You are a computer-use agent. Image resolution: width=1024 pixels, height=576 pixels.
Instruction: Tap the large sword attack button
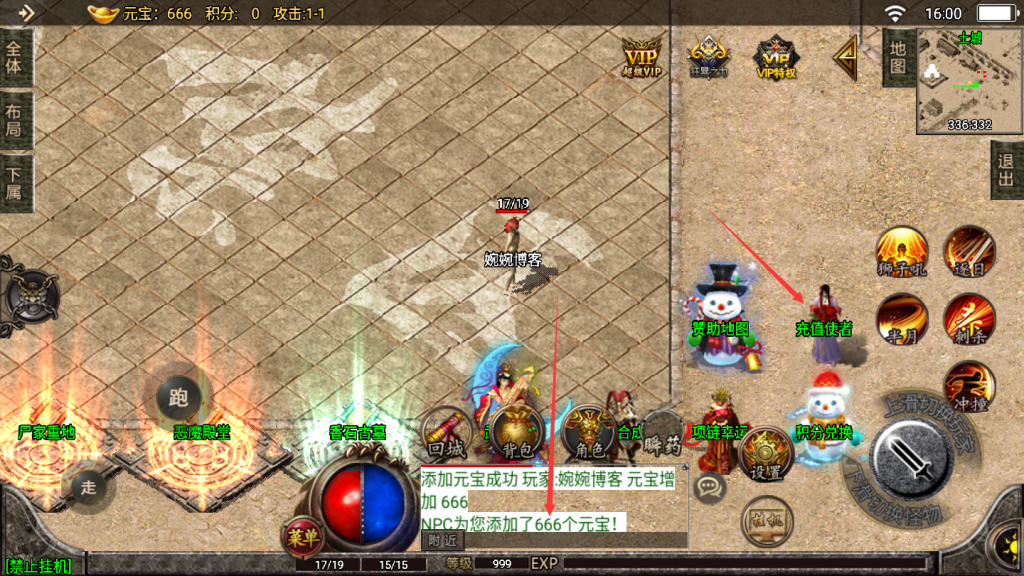click(914, 456)
